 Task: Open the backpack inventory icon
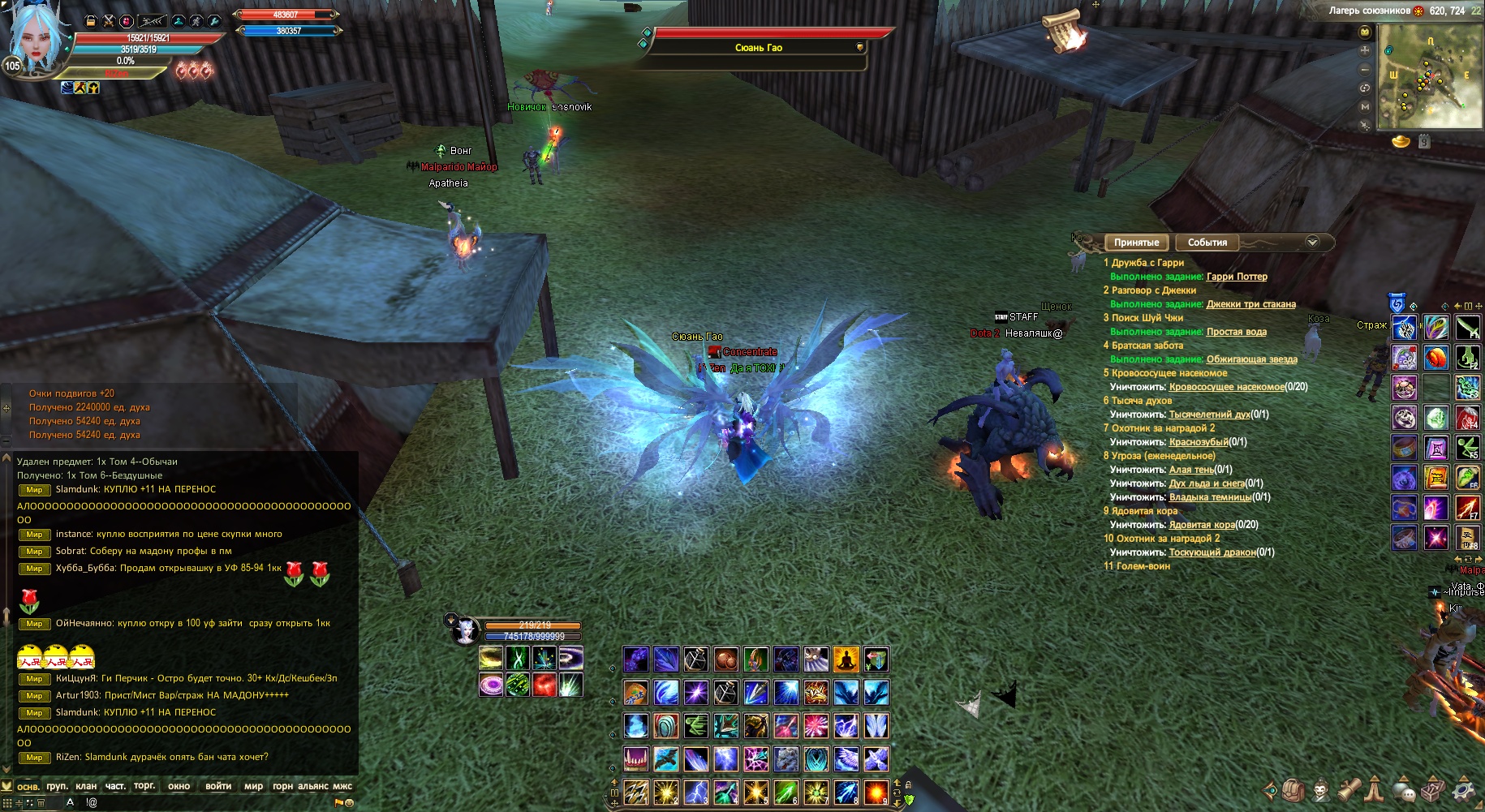click(x=1294, y=789)
